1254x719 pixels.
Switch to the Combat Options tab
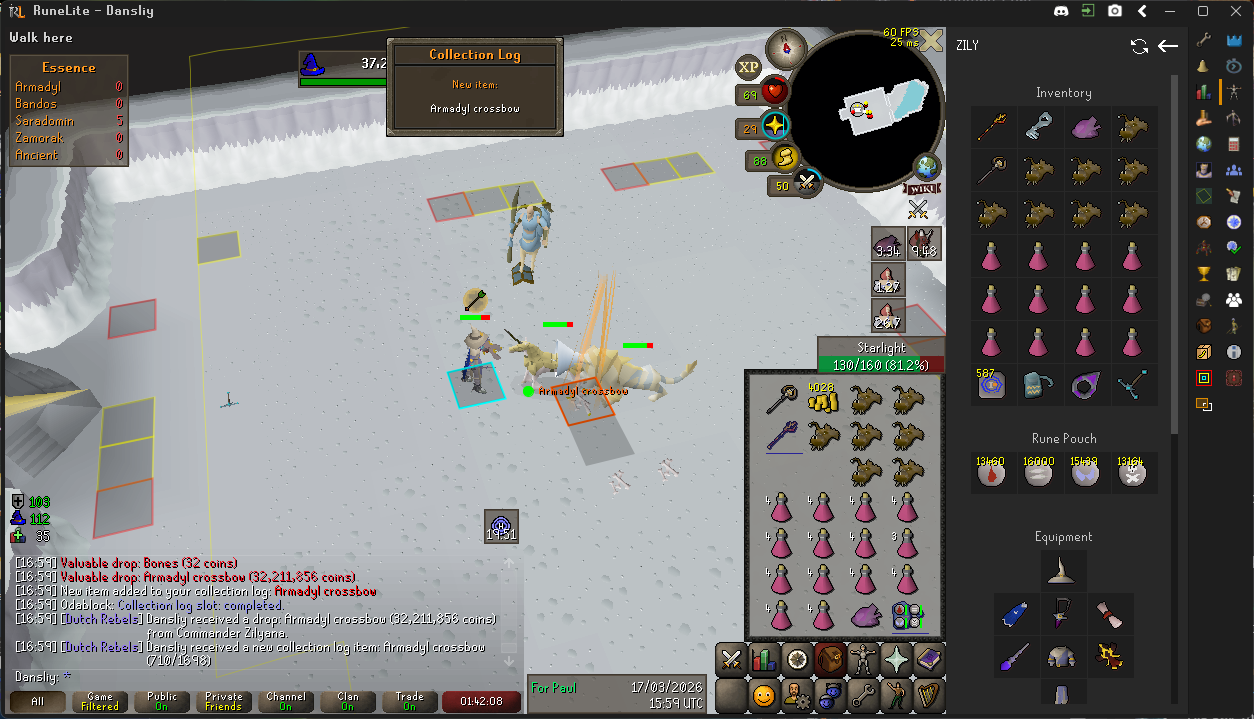point(731,660)
